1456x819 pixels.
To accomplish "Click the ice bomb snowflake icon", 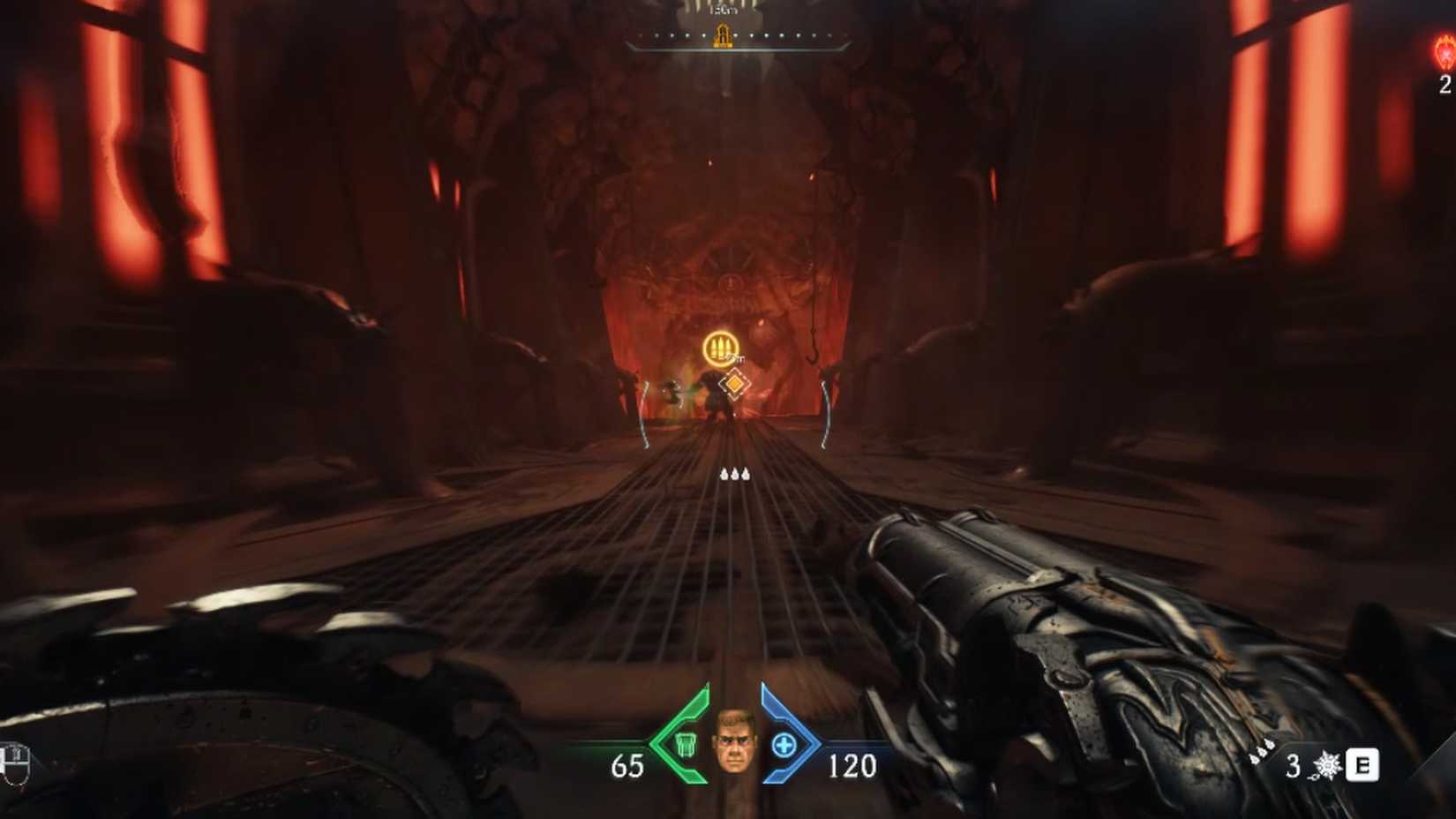I will point(1327,766).
